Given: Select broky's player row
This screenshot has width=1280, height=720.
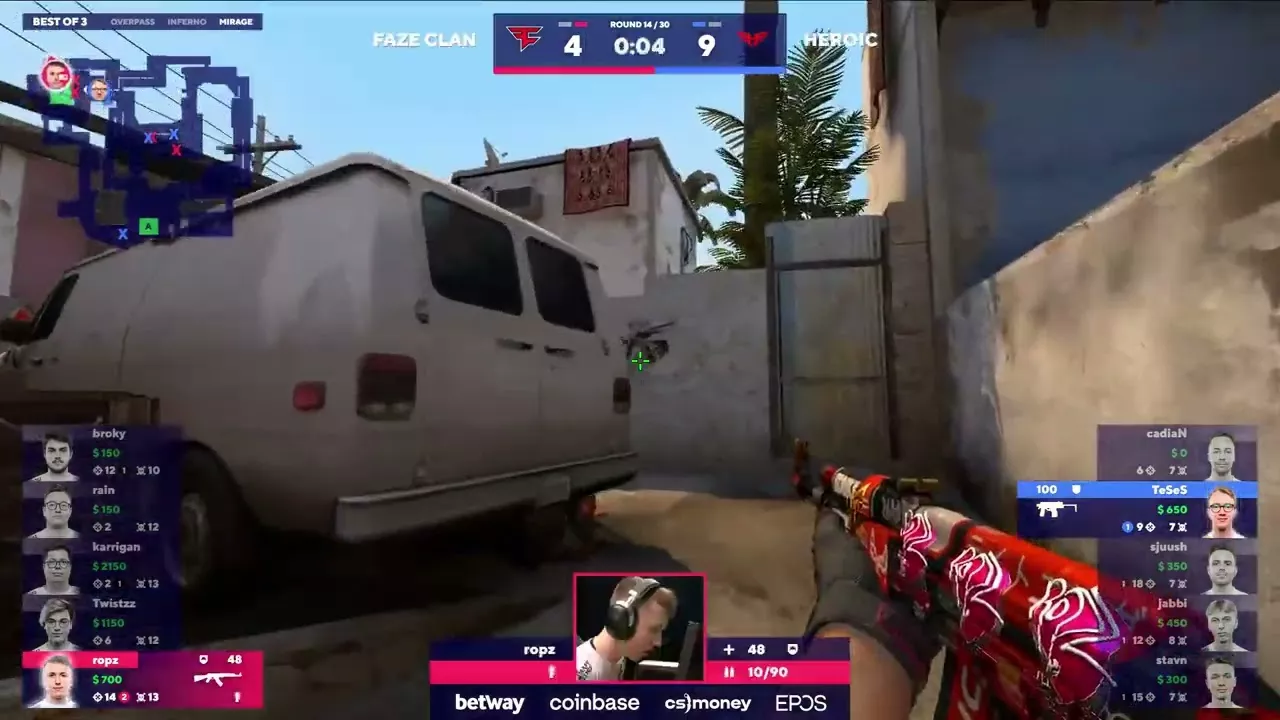Looking at the screenshot, I should click(102, 453).
